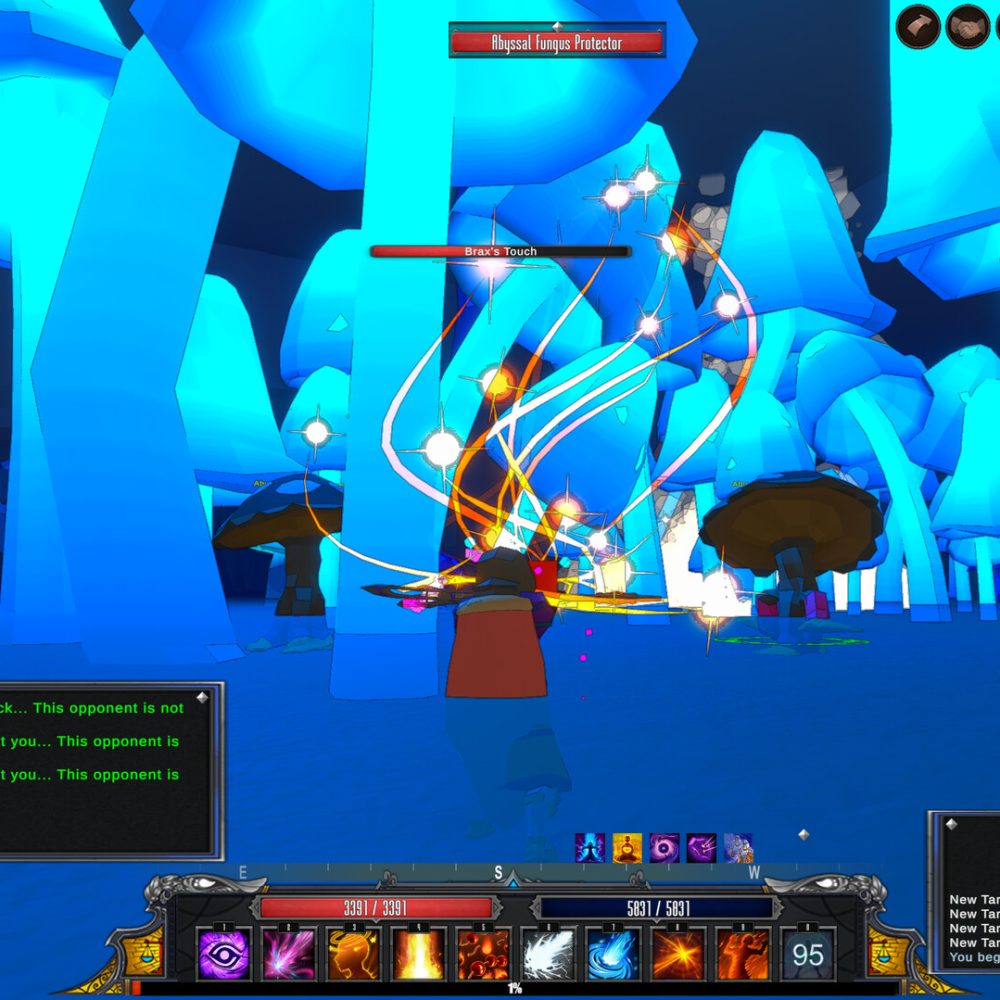Use the fiery figure ability

pos(743,954)
